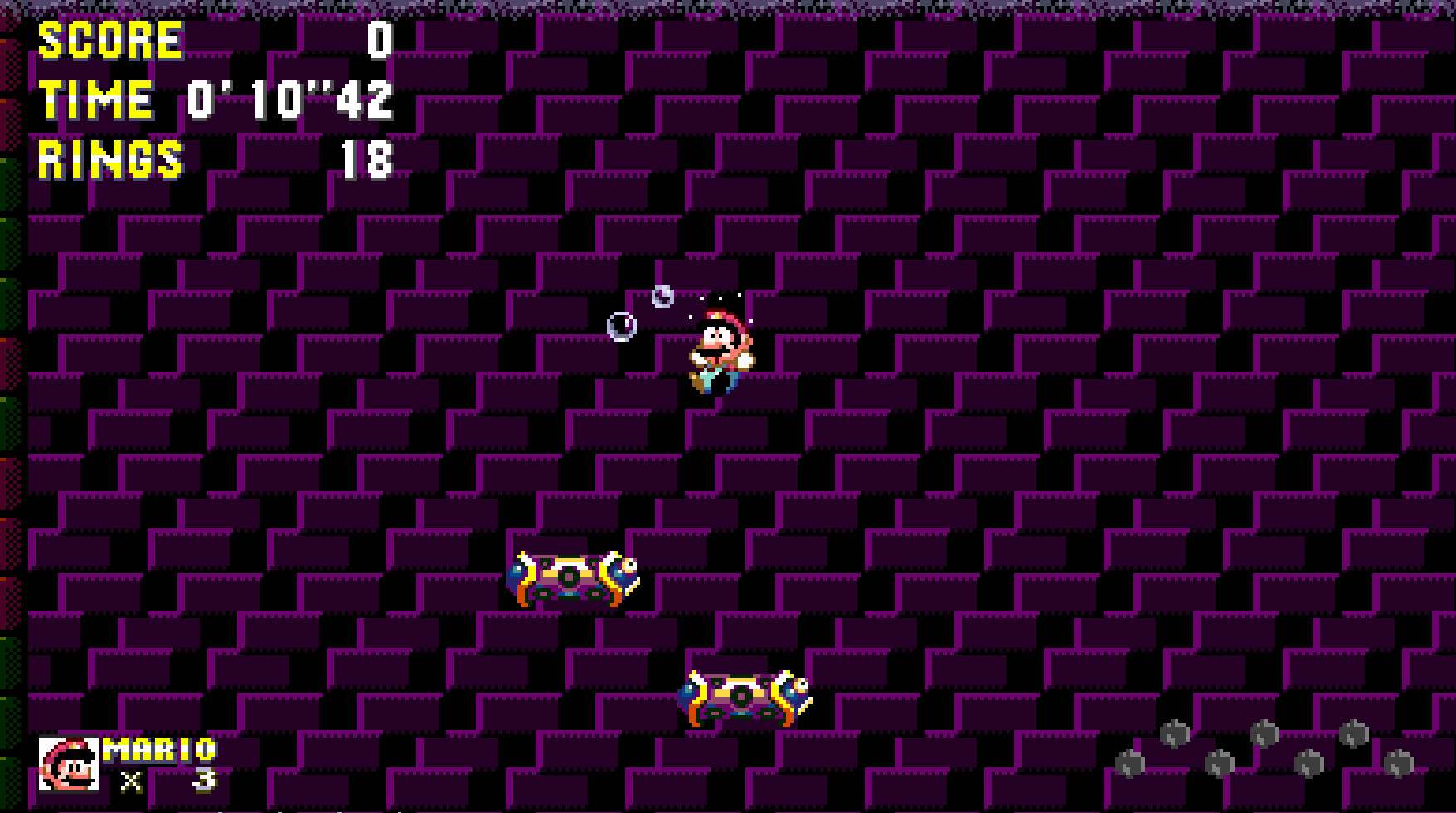Click the large air bubble near Mario
Screen dimensions: 1456x813
622,326
